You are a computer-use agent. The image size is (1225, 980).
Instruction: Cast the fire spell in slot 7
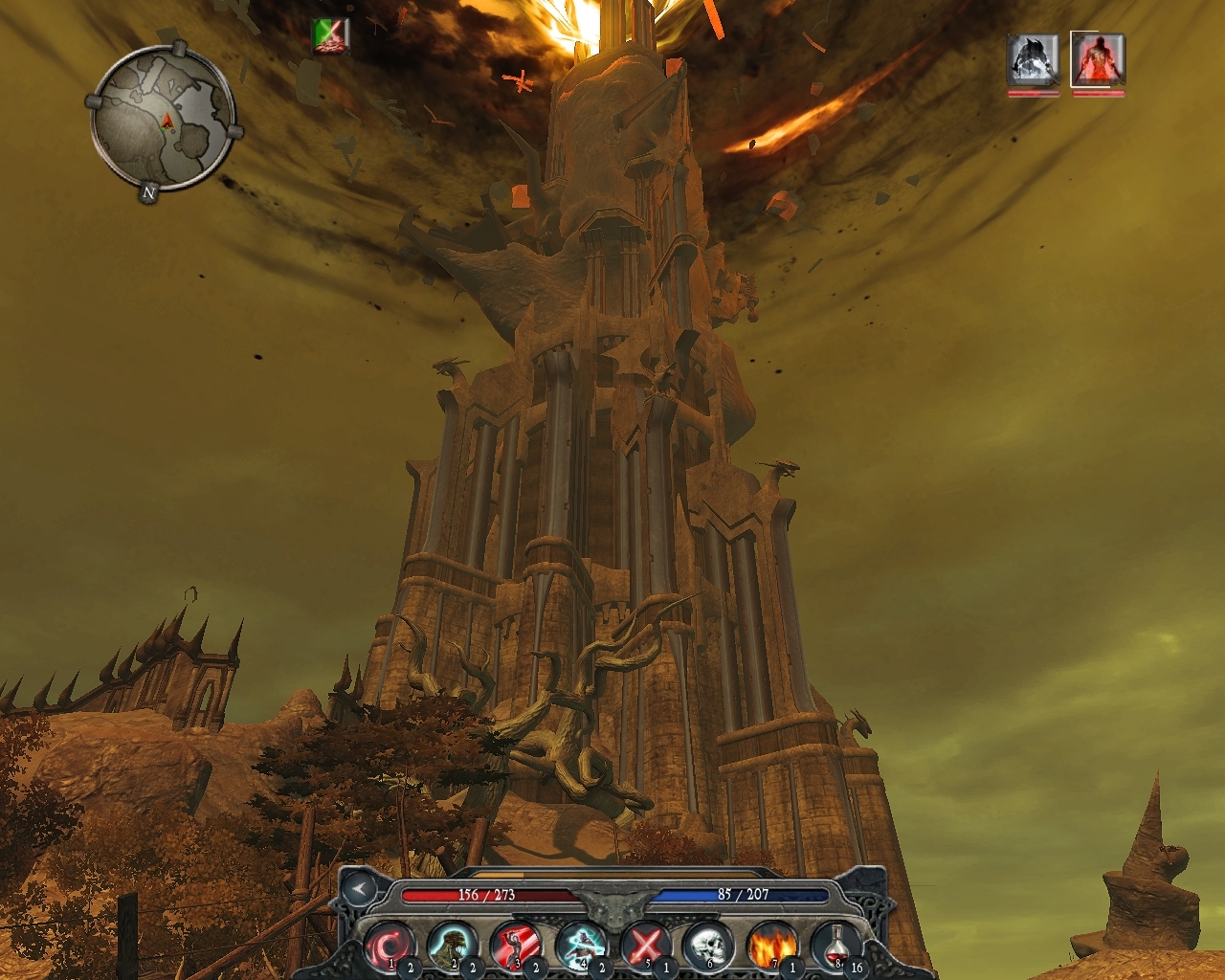(771, 946)
